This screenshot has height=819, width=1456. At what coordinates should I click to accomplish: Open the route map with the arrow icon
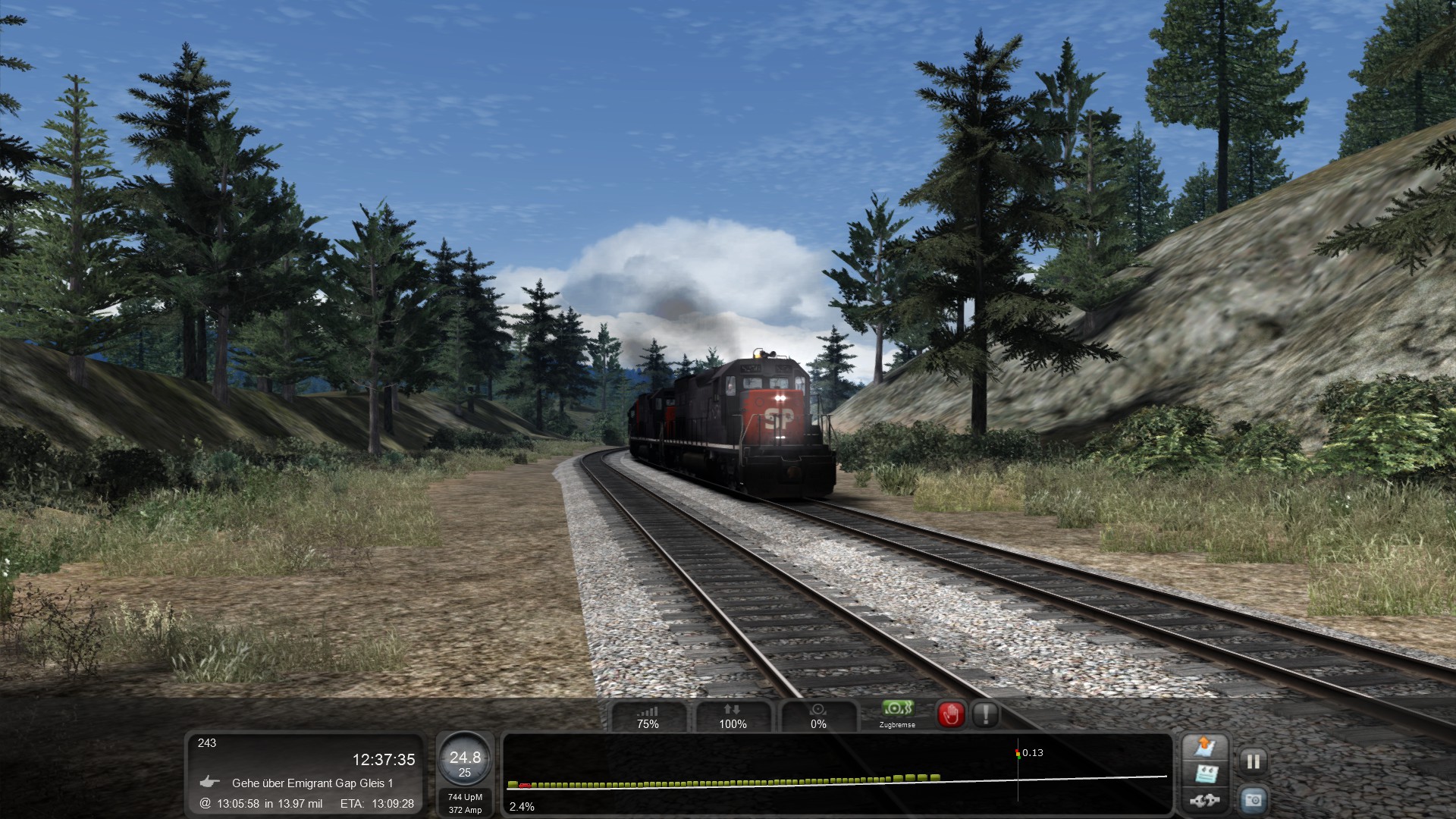(x=1204, y=747)
